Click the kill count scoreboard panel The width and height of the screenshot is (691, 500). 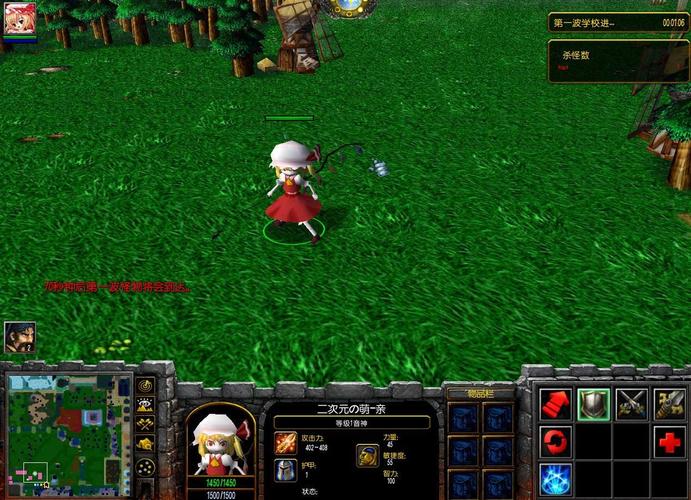pos(618,60)
